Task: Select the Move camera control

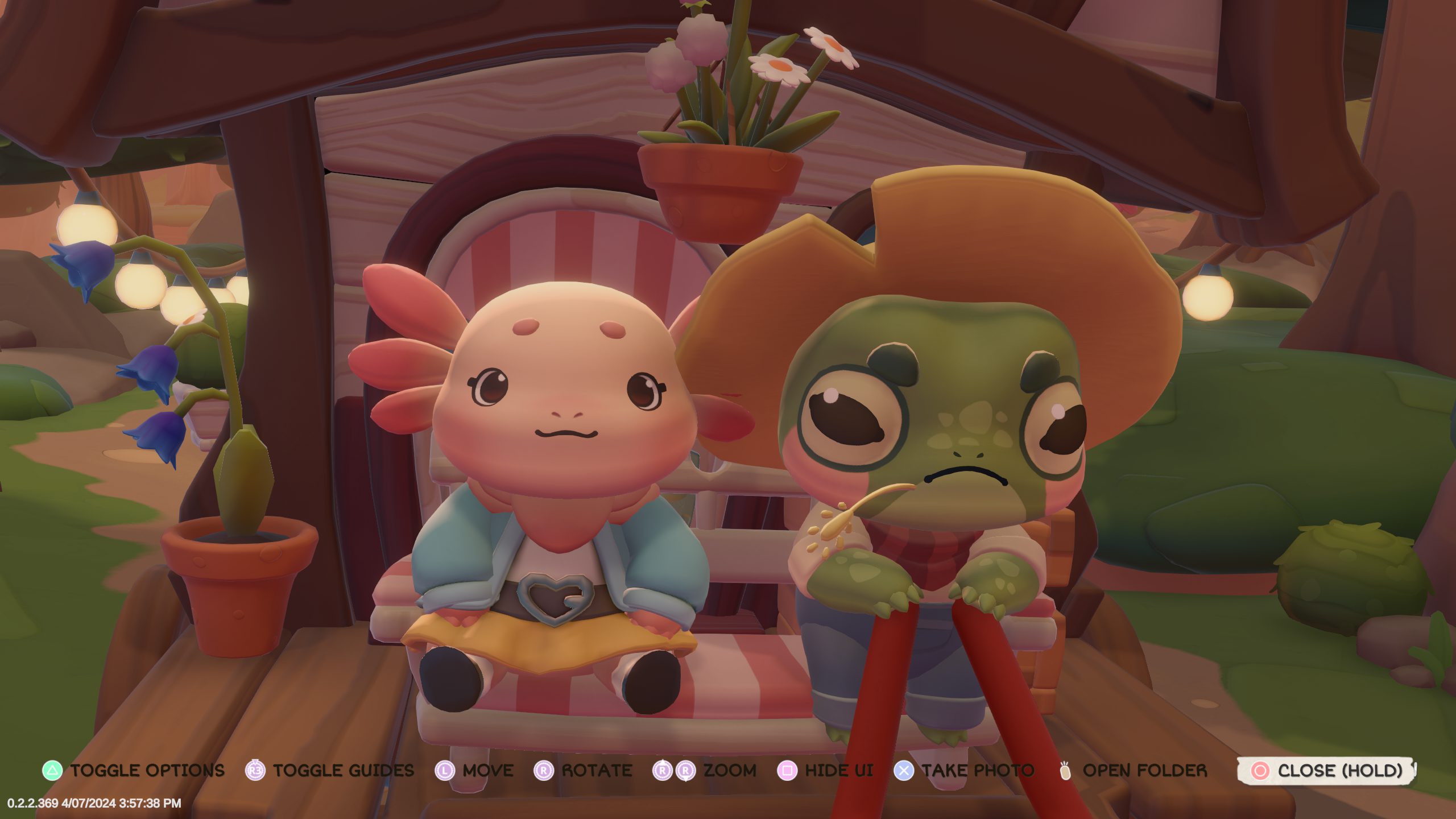Action: coord(474,771)
